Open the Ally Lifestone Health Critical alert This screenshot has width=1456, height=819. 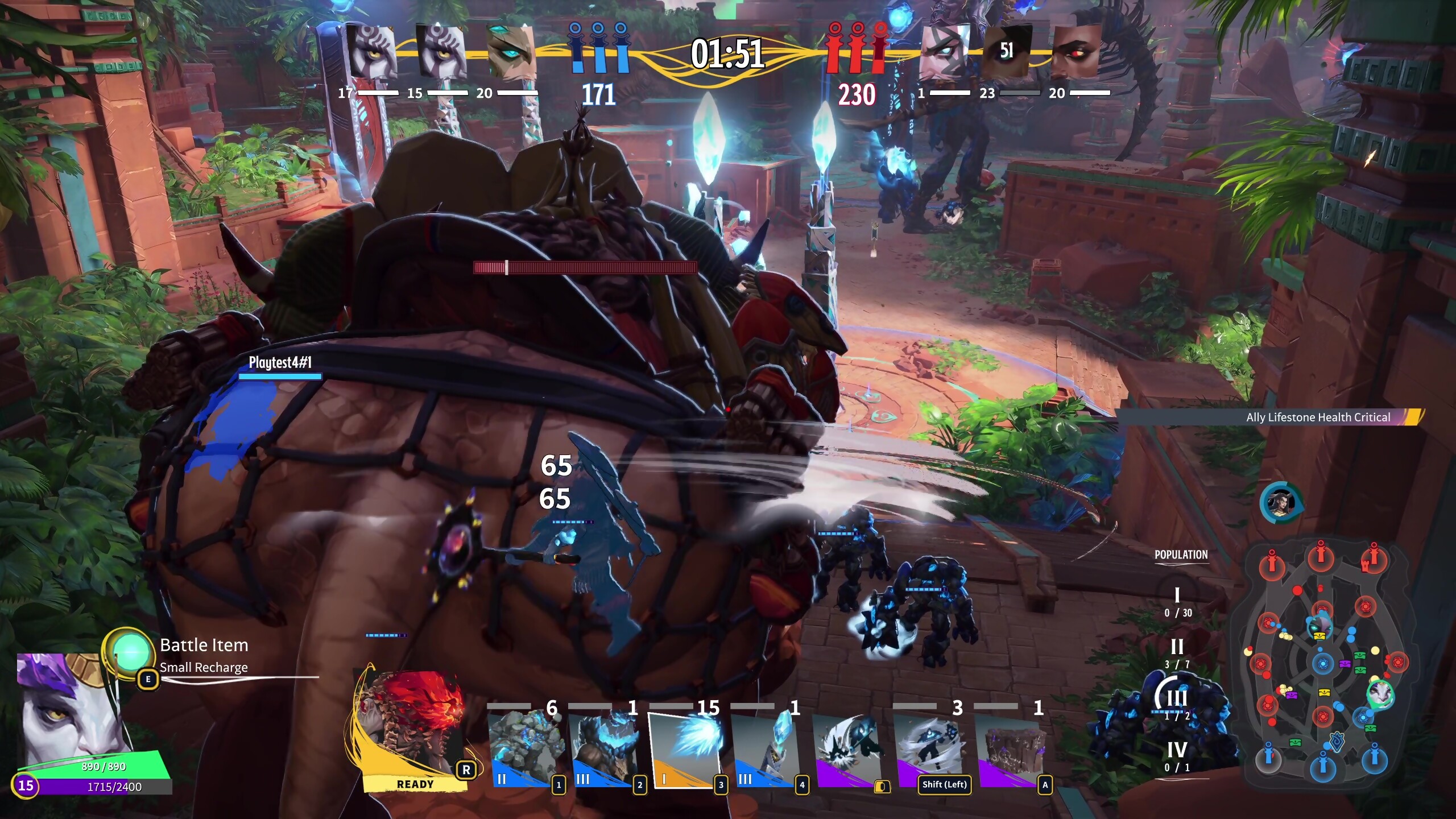[1318, 417]
